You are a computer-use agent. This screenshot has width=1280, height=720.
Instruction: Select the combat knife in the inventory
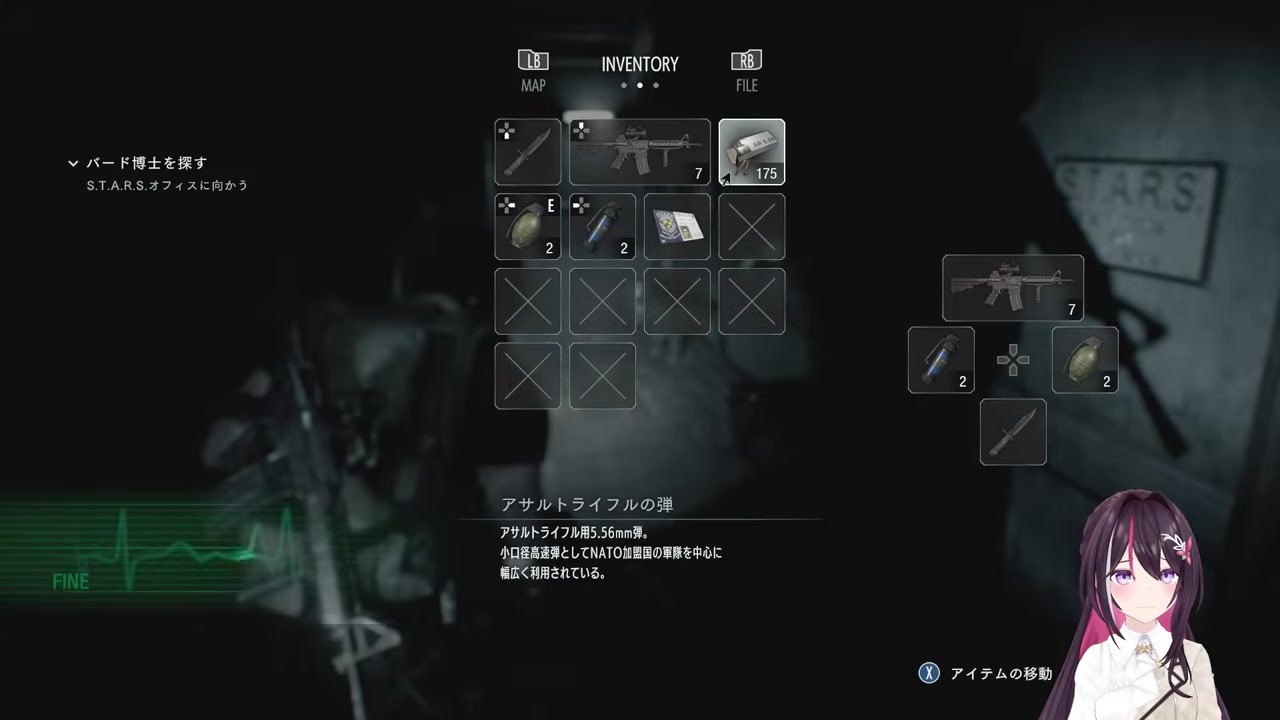point(527,152)
